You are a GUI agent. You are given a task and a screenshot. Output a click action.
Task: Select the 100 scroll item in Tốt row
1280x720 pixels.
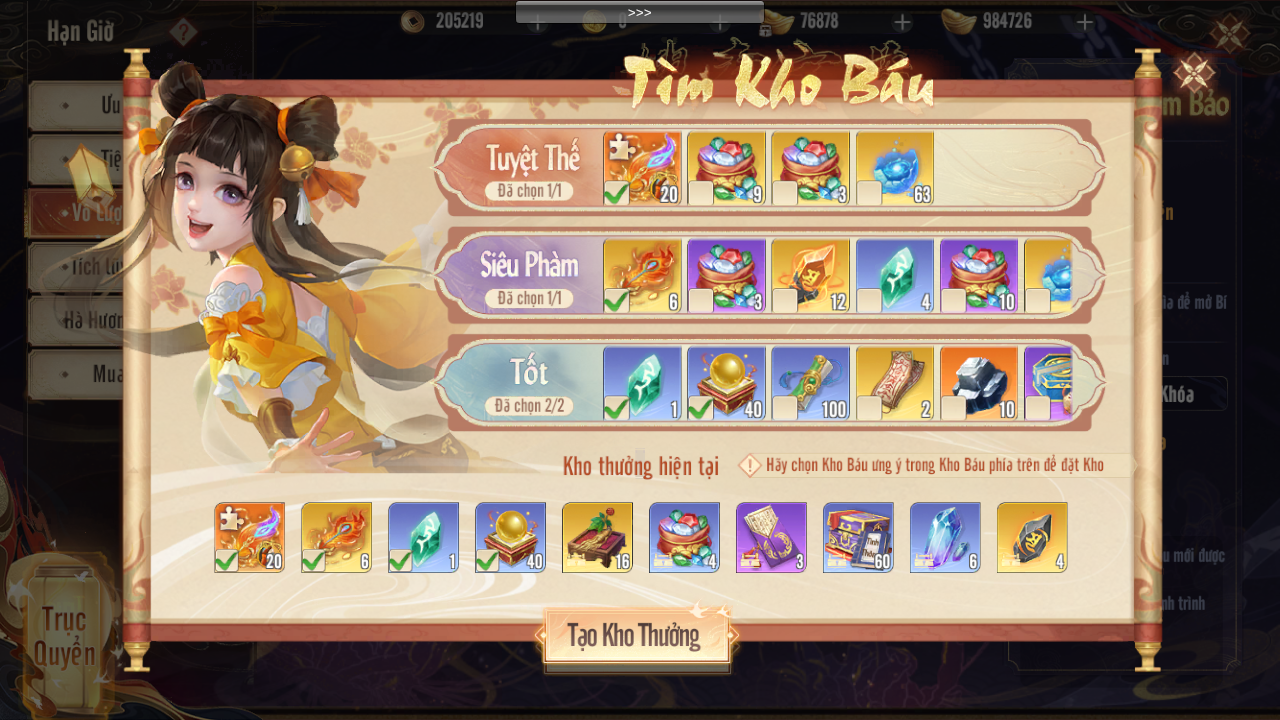pos(811,383)
